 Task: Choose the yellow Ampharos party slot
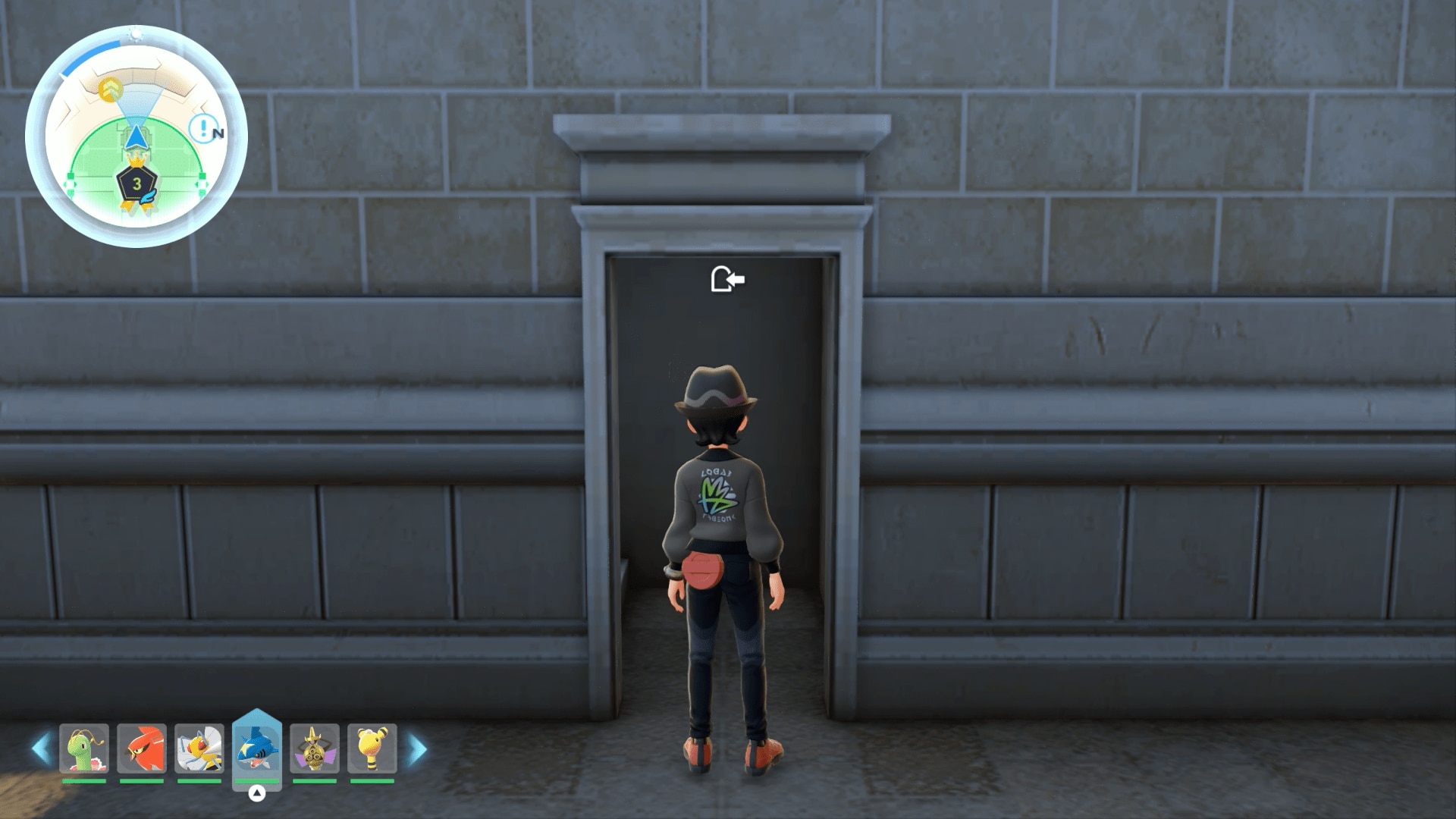(x=372, y=748)
